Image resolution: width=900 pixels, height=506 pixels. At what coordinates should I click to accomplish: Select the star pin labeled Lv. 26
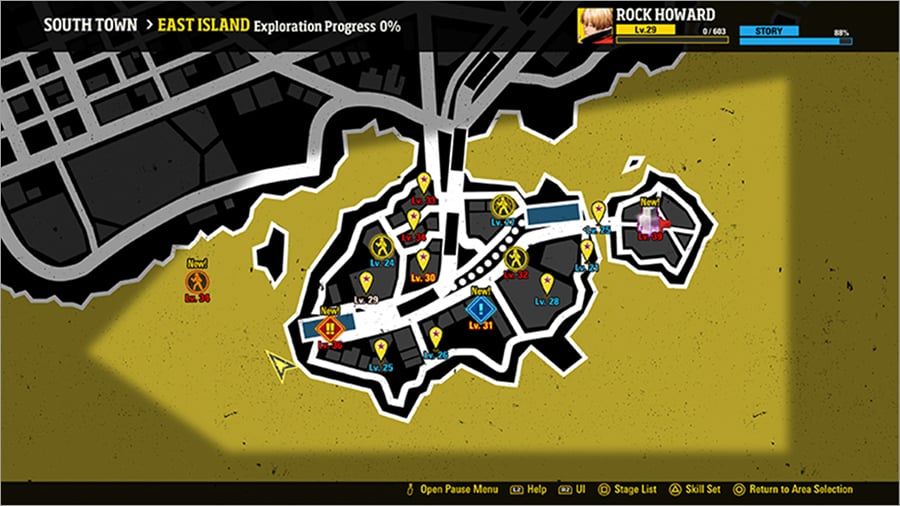[436, 337]
